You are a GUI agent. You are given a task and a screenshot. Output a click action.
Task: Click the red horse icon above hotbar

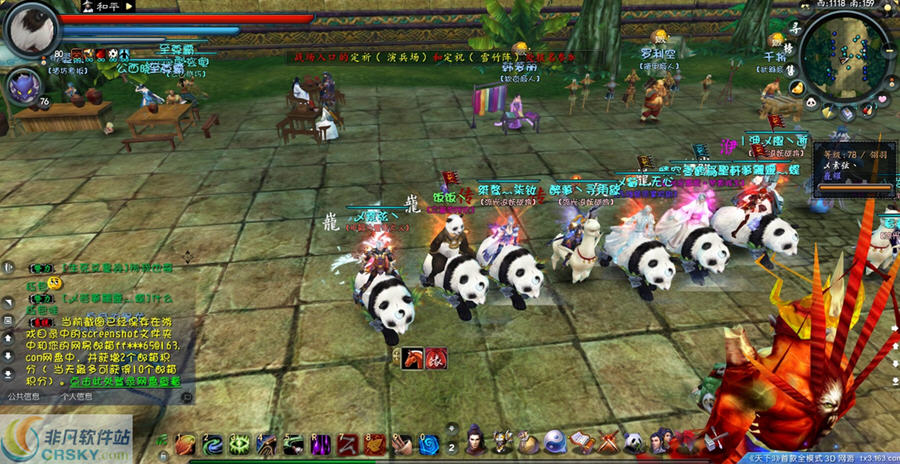[413, 359]
